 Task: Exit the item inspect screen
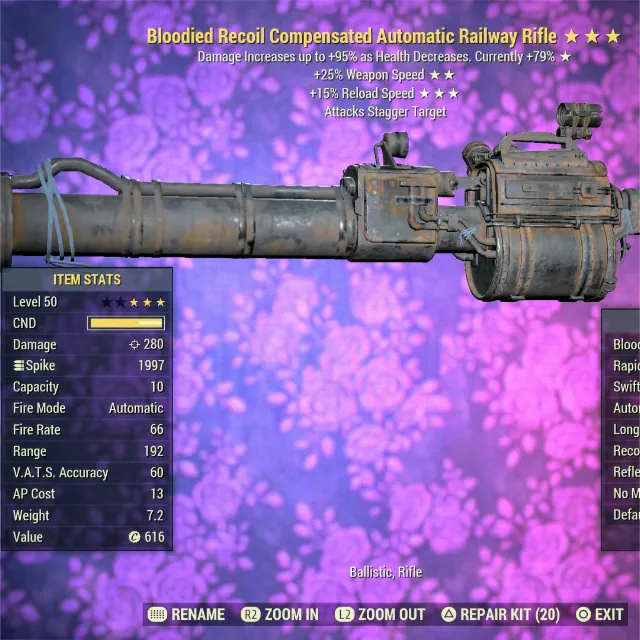pyautogui.click(x=598, y=614)
